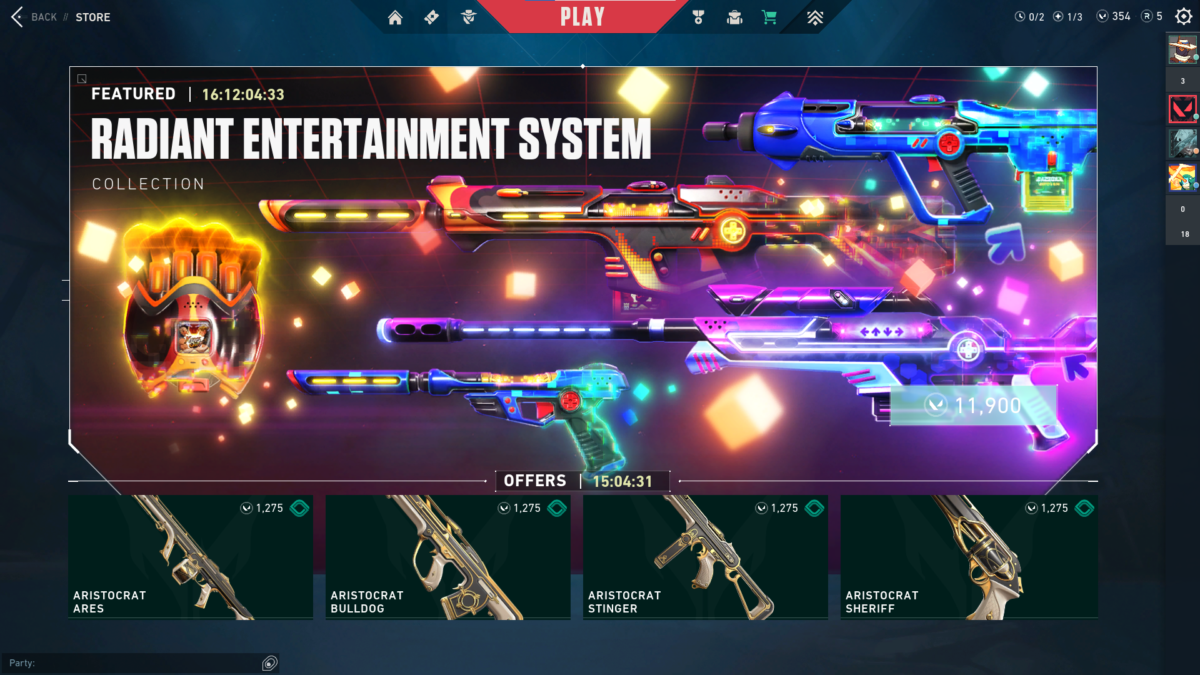Open the Collection backpack icon
The height and width of the screenshot is (675, 1200).
pos(734,17)
